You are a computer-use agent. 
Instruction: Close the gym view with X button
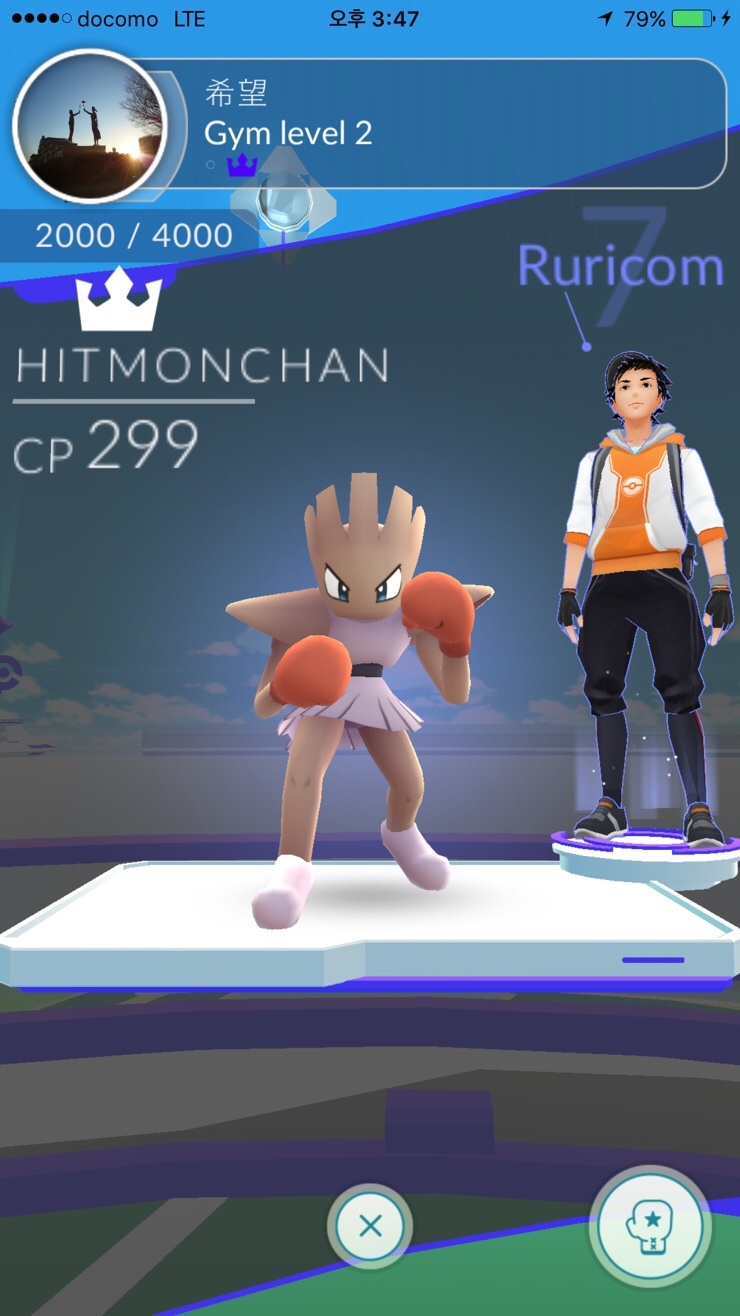click(370, 1226)
